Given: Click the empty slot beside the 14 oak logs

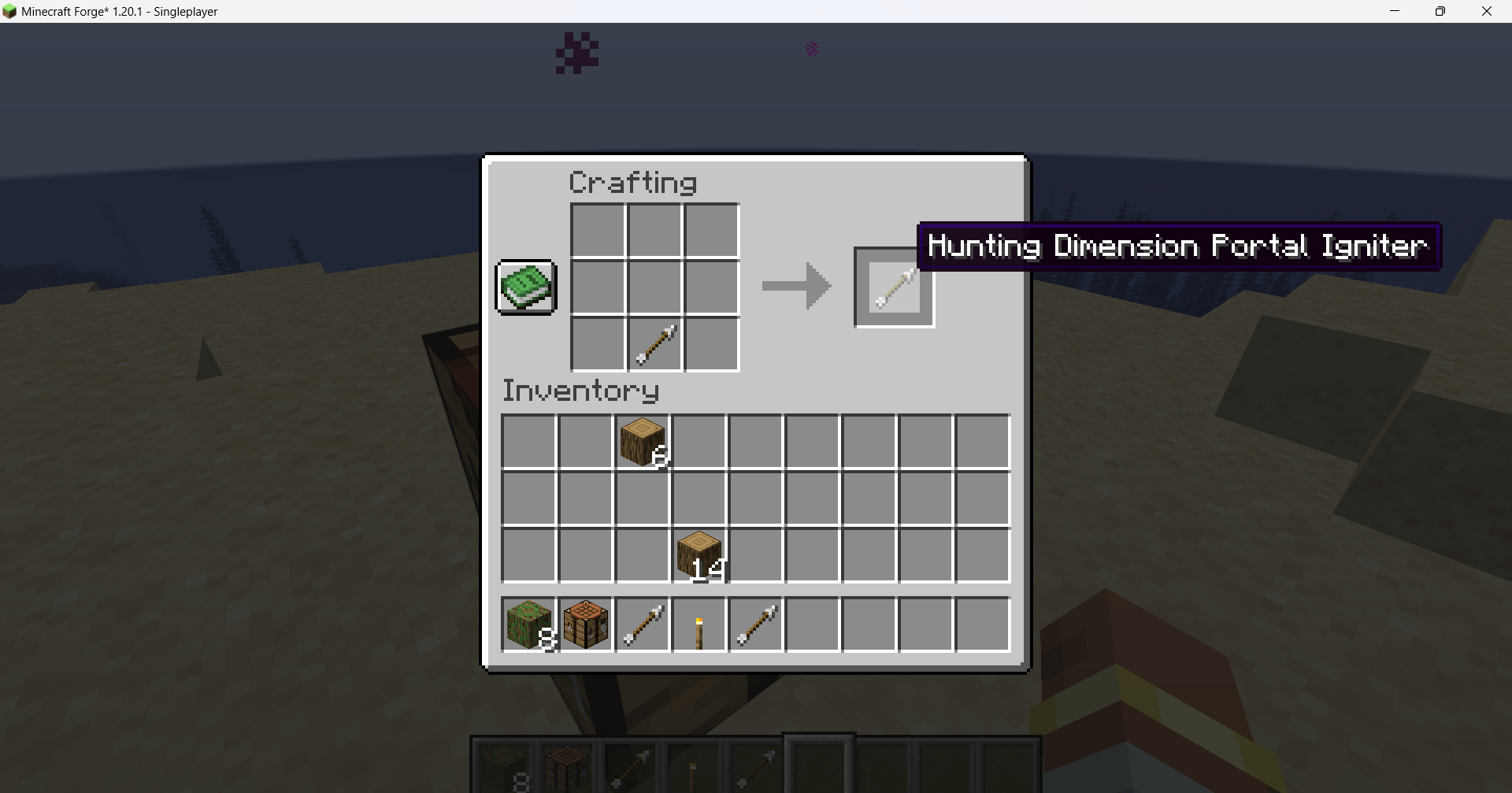Looking at the screenshot, I should [756, 555].
